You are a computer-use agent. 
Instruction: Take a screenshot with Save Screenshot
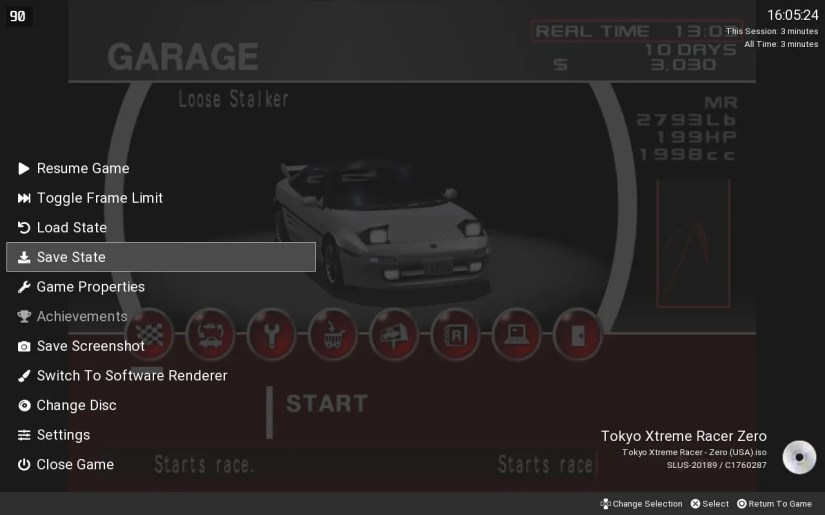coord(90,346)
